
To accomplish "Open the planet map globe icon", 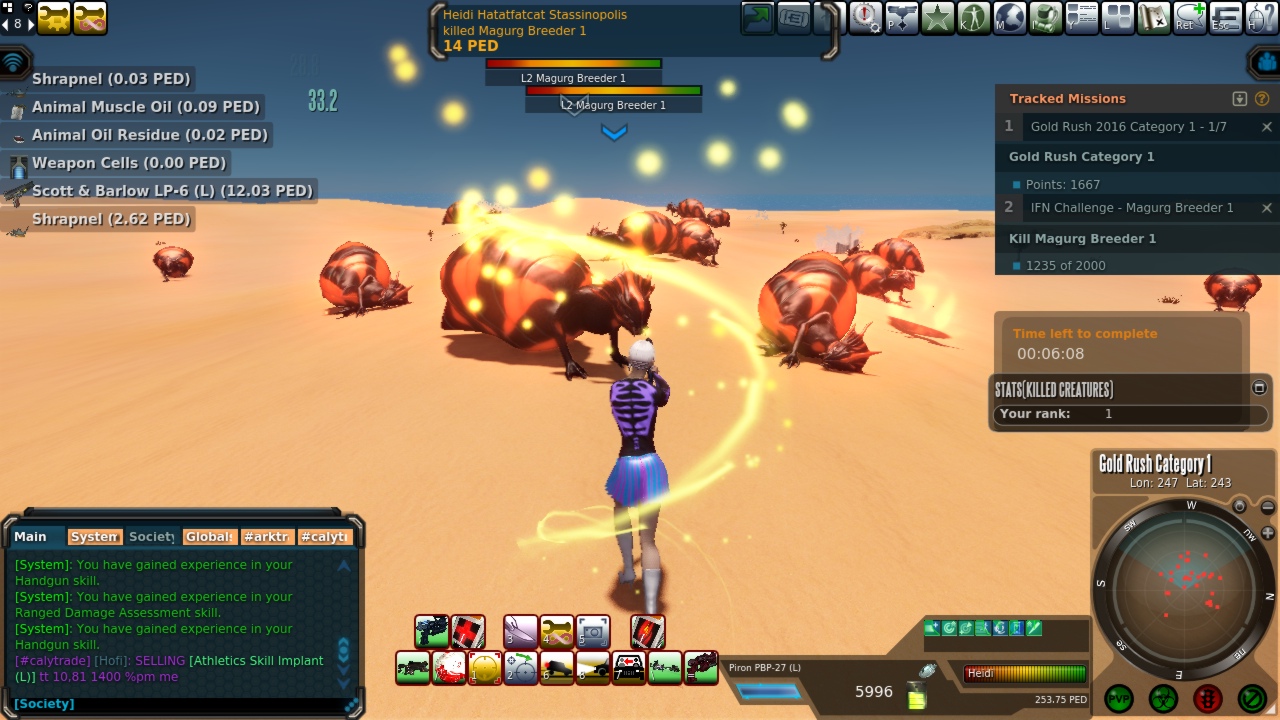I will (1009, 17).
